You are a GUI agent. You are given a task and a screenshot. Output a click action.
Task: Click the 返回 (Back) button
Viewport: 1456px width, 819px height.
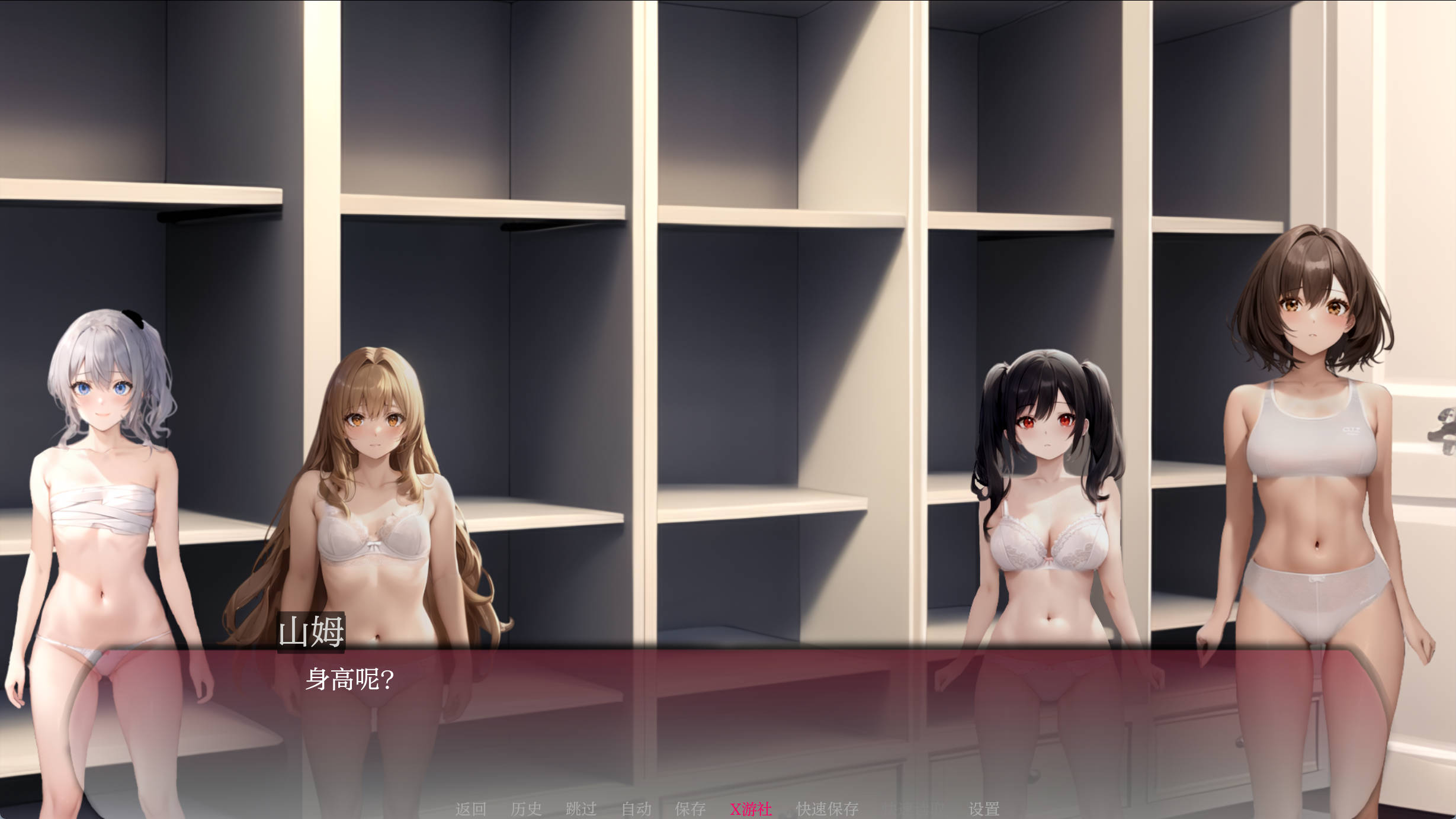click(471, 807)
